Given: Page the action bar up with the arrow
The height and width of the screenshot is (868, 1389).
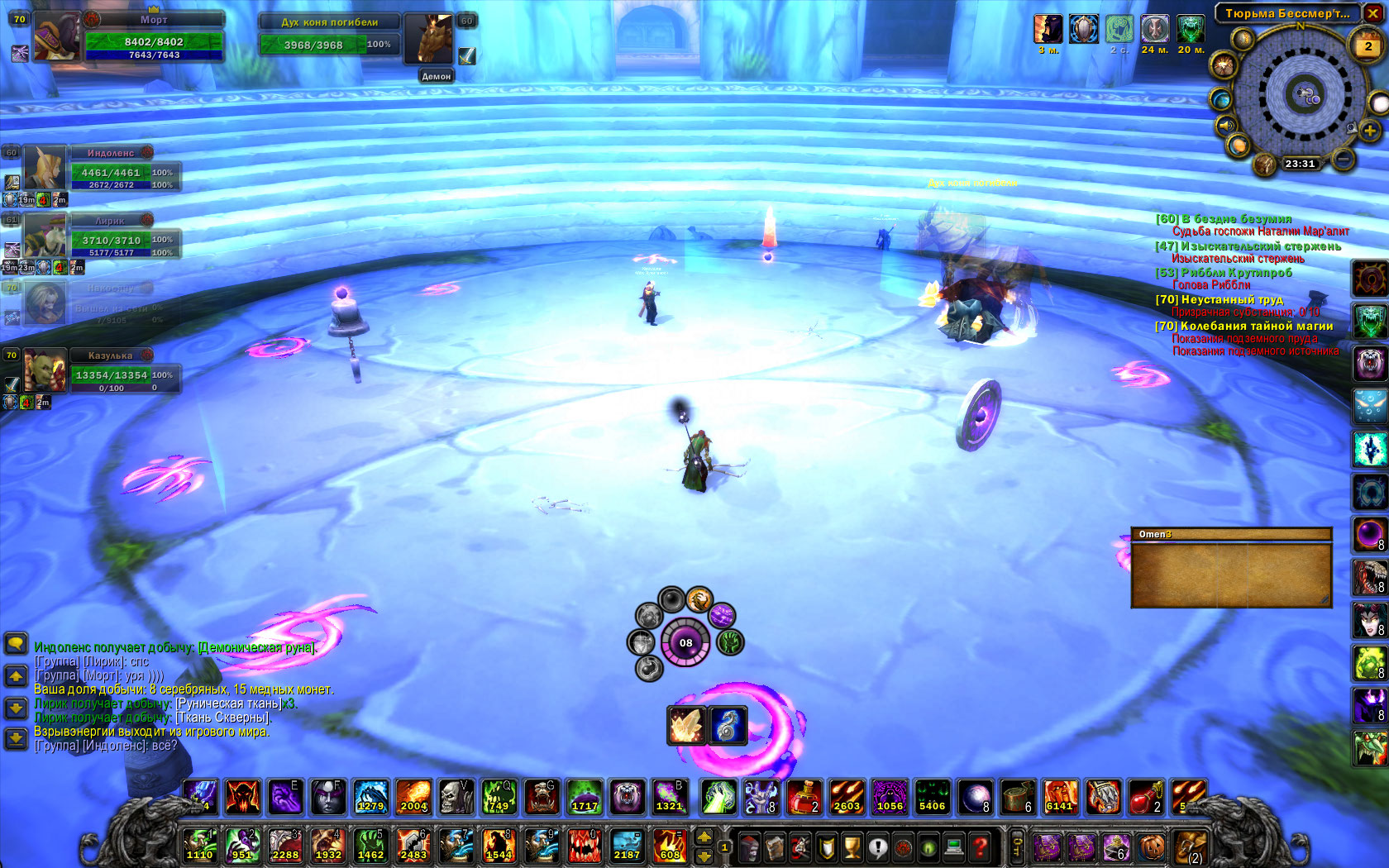Looking at the screenshot, I should tap(704, 837).
